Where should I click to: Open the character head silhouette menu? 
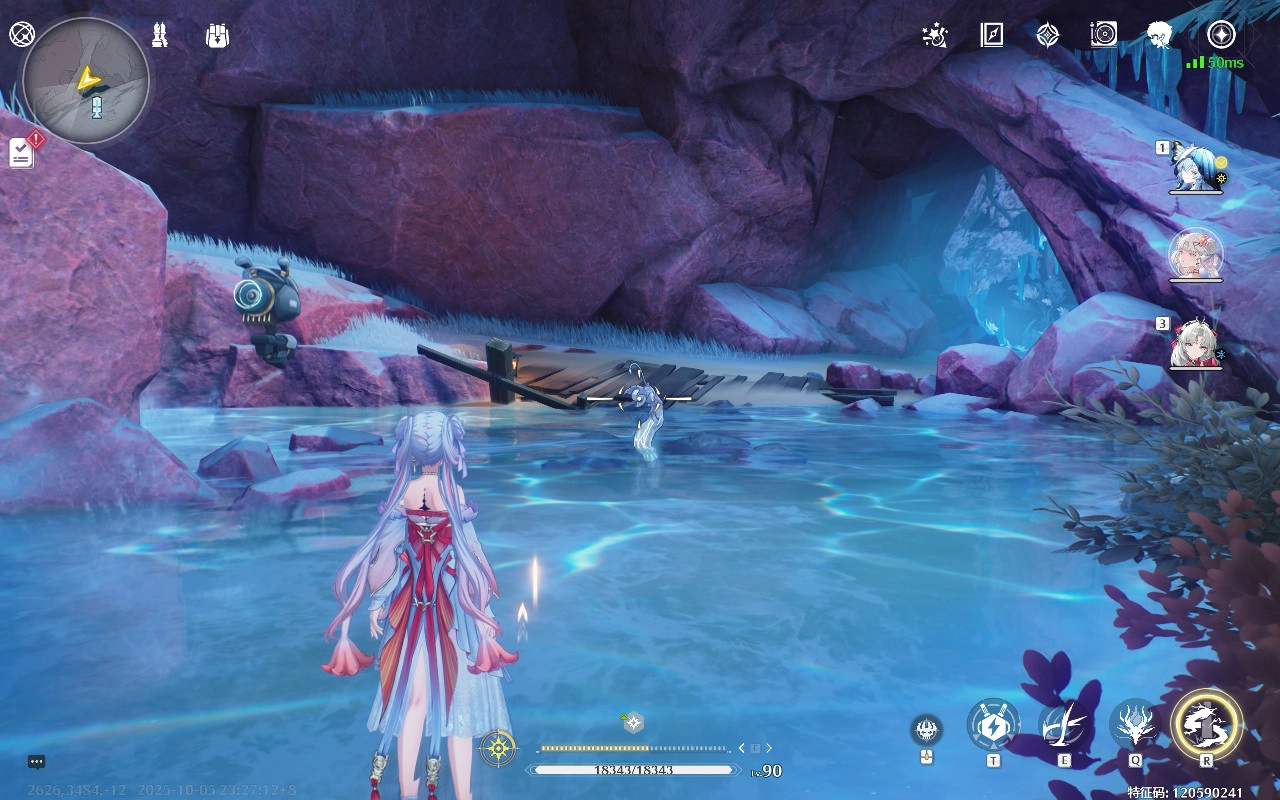(1160, 36)
